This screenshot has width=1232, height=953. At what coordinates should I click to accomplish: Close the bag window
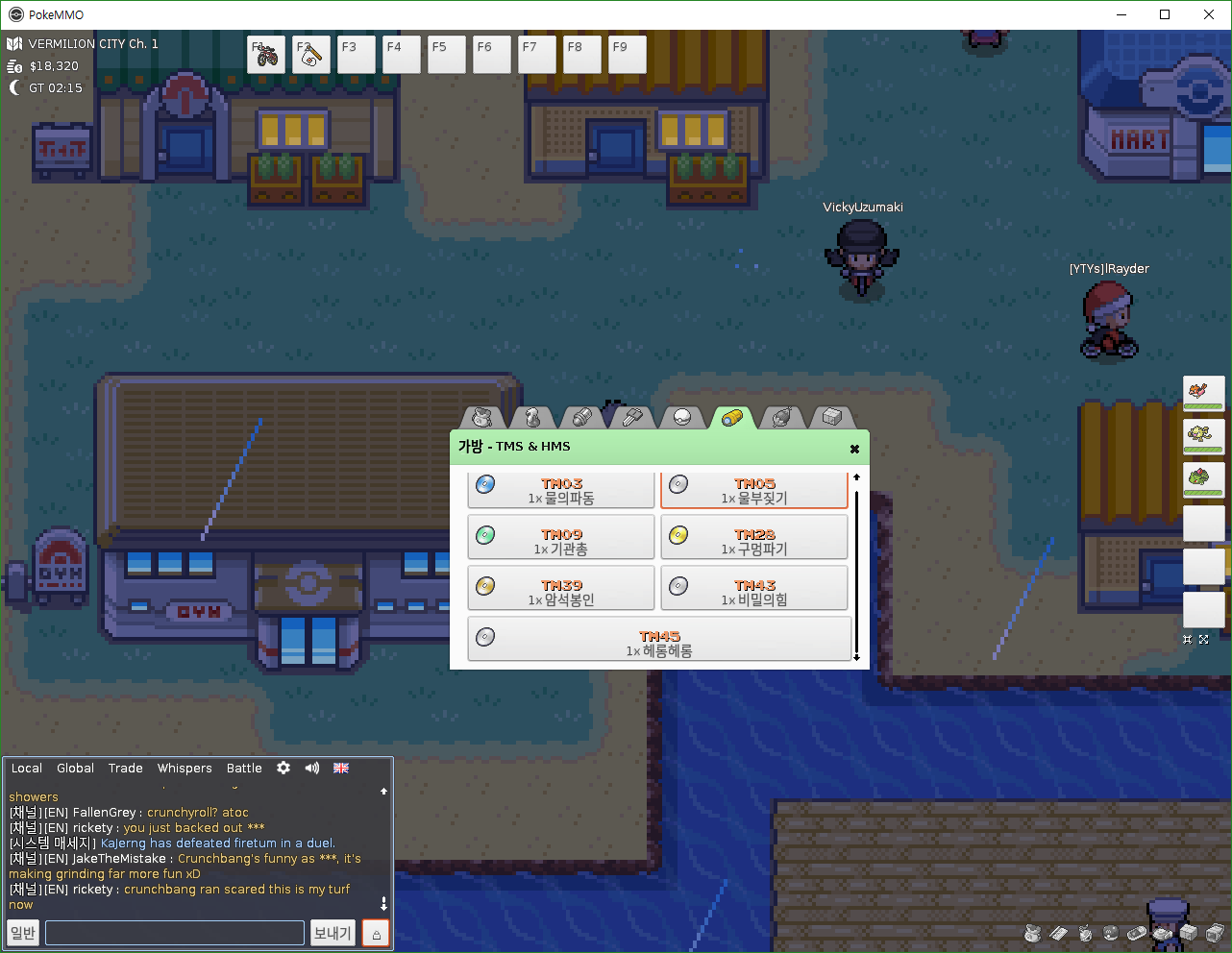coord(854,449)
